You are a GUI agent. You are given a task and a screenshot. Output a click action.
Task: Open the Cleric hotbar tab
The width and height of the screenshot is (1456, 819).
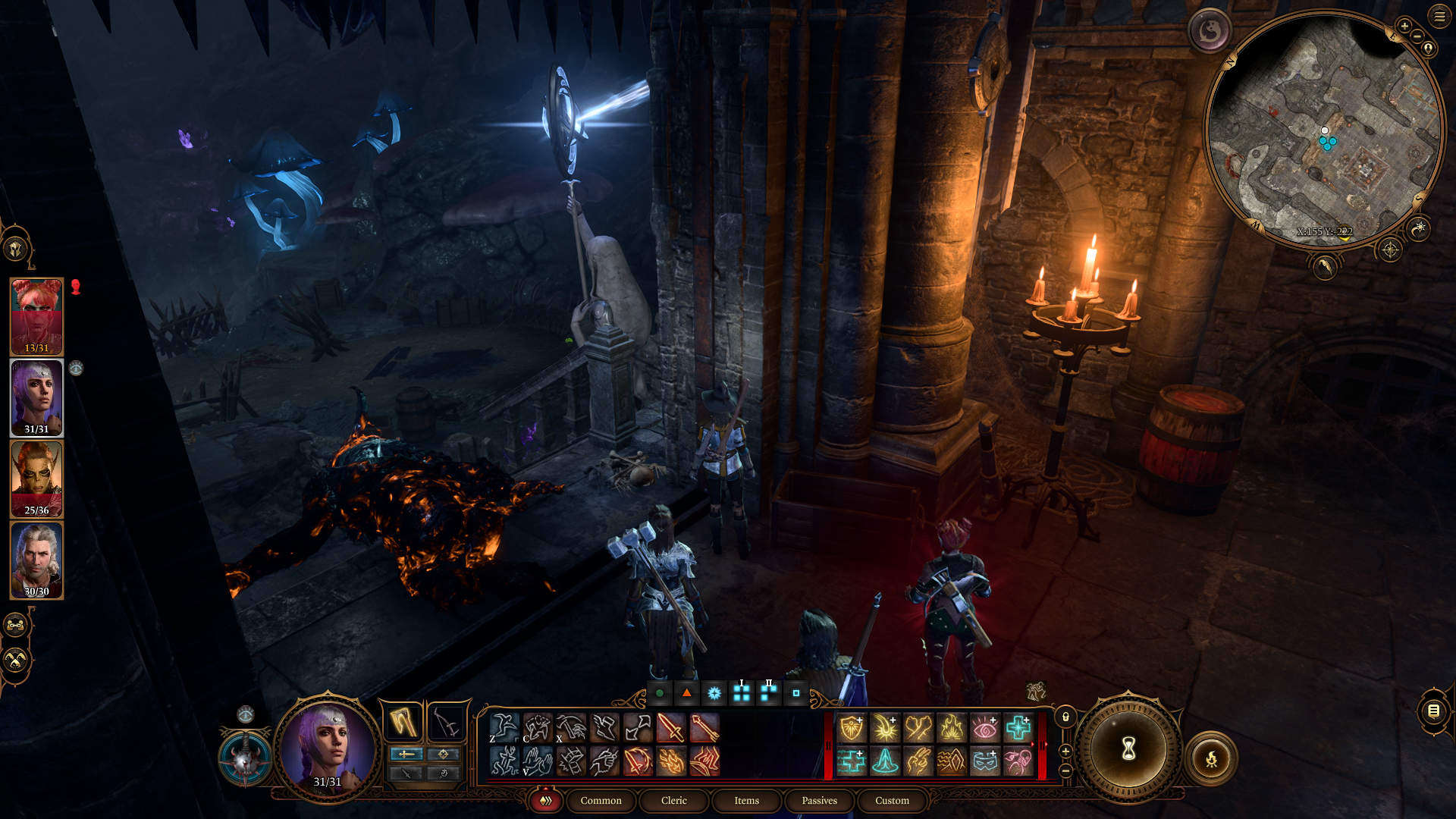[x=673, y=801]
